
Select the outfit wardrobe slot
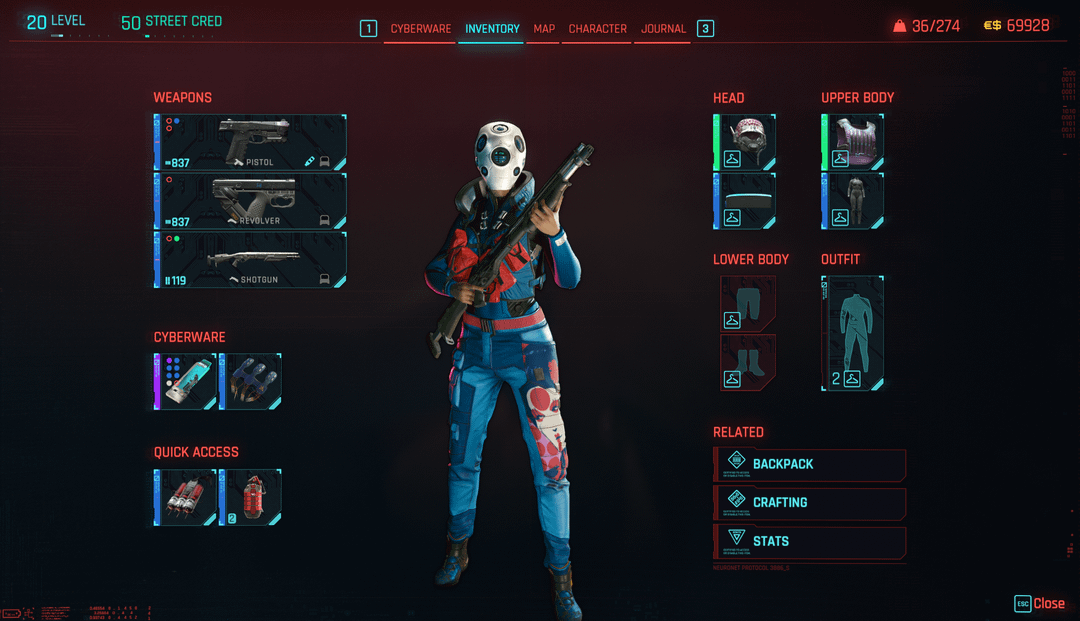click(x=853, y=333)
